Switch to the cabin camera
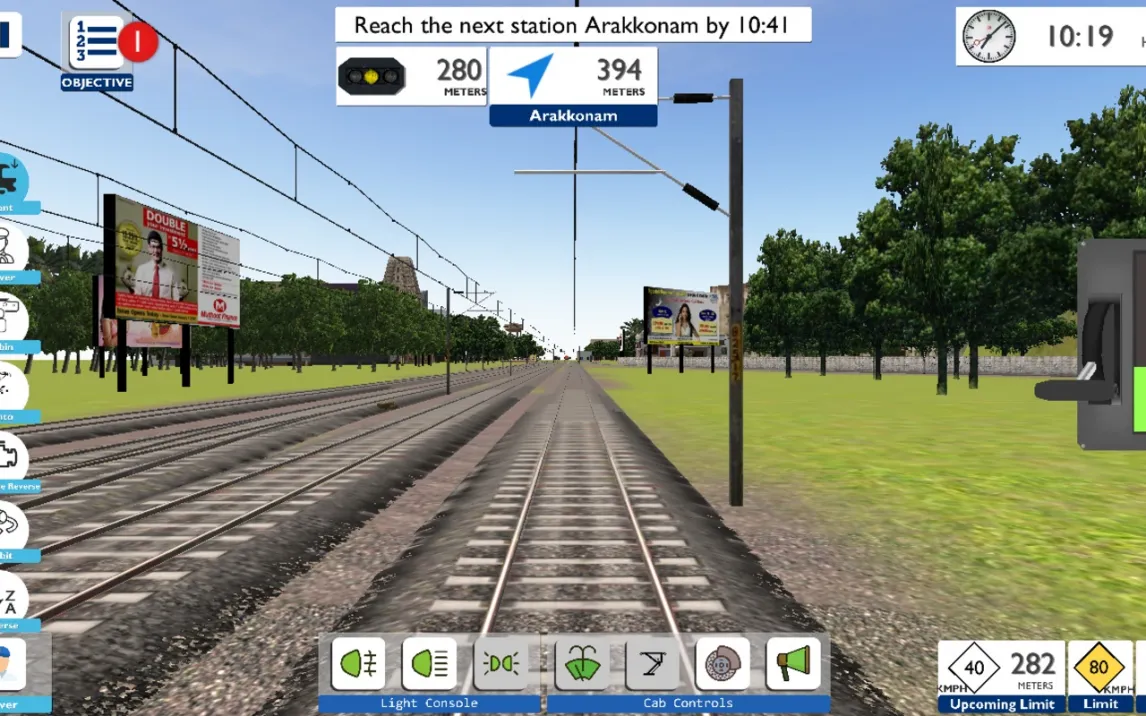 pyautogui.click(x=10, y=318)
